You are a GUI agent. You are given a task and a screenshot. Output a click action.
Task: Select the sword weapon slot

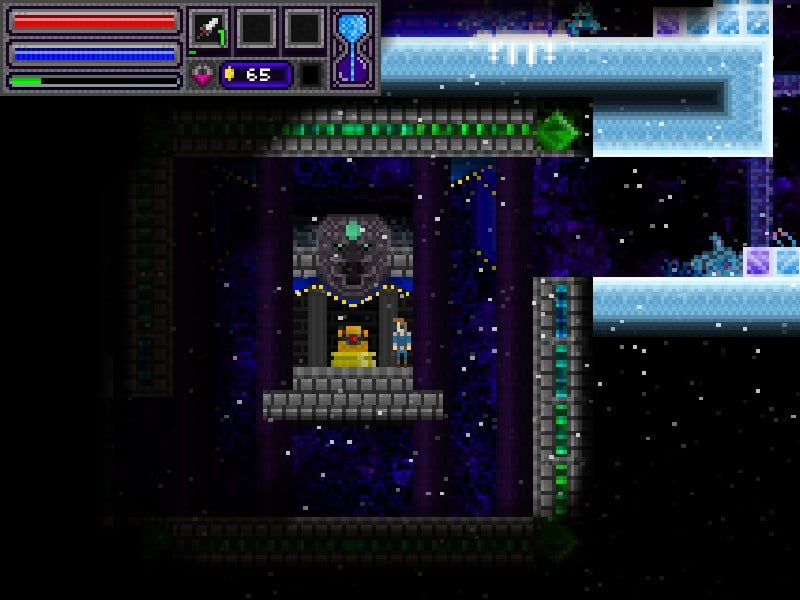[x=209, y=28]
